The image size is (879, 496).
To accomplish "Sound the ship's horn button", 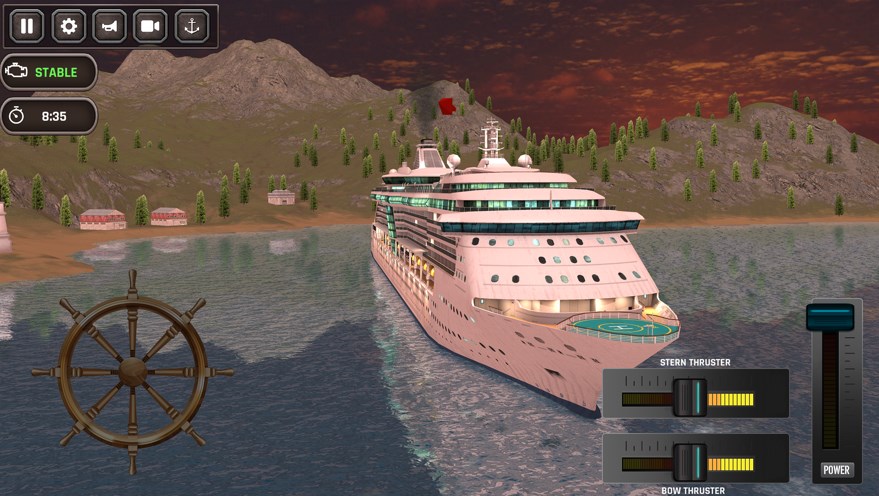I will coord(109,26).
